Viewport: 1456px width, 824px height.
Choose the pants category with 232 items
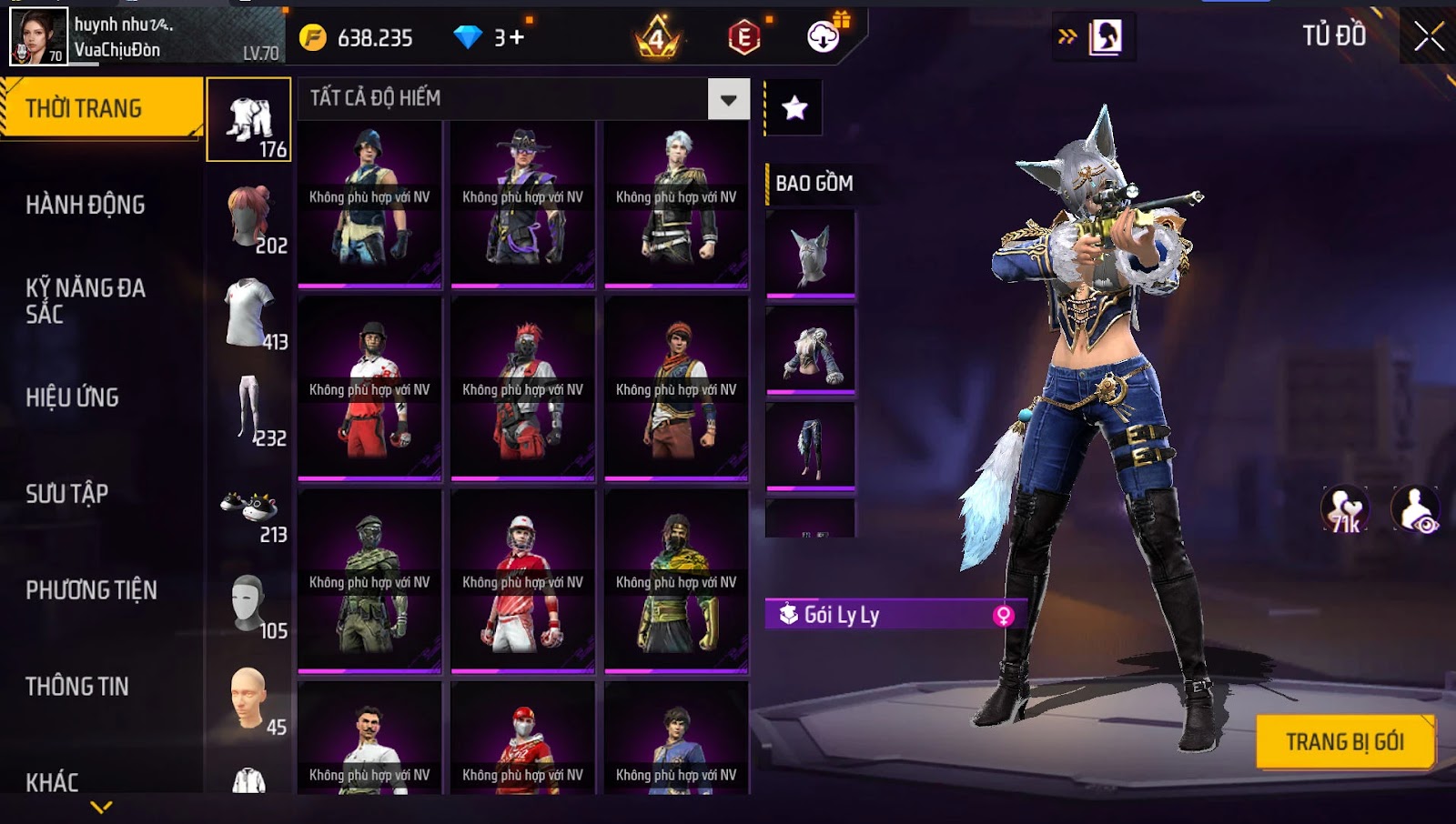[249, 410]
